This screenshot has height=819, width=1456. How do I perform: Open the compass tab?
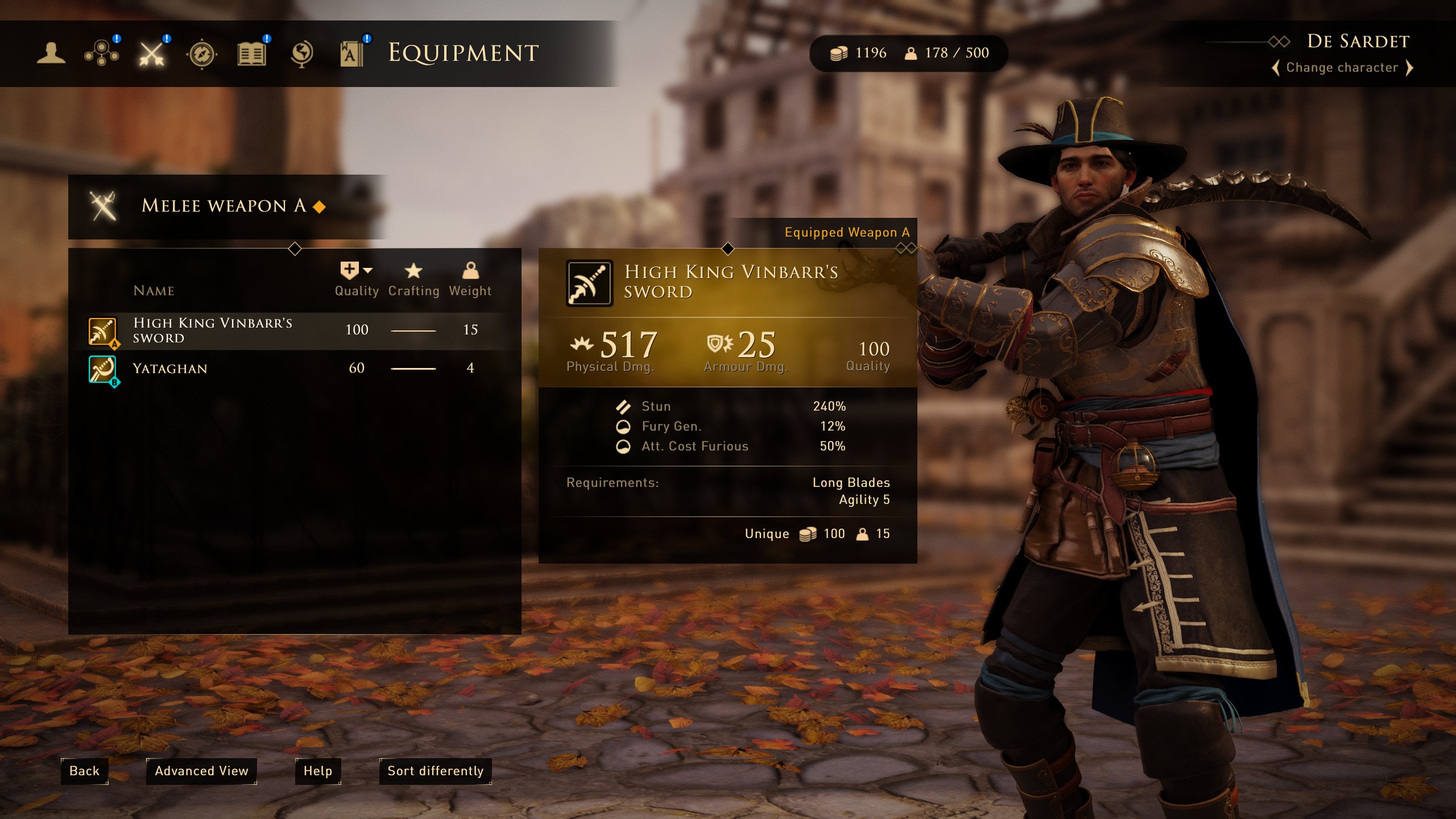pos(201,55)
